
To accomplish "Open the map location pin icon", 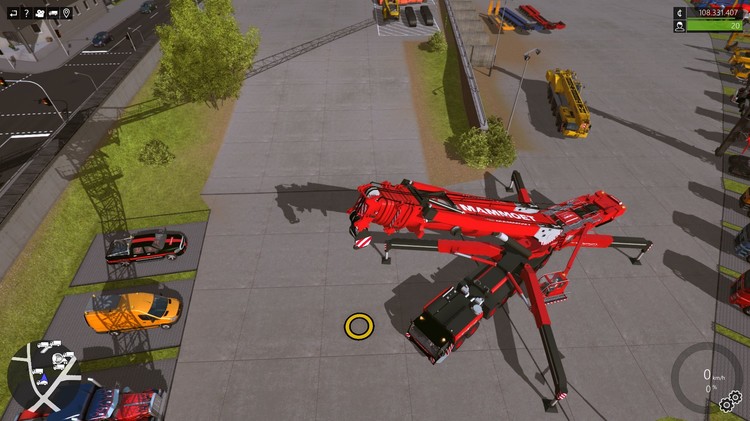I will (67, 13).
